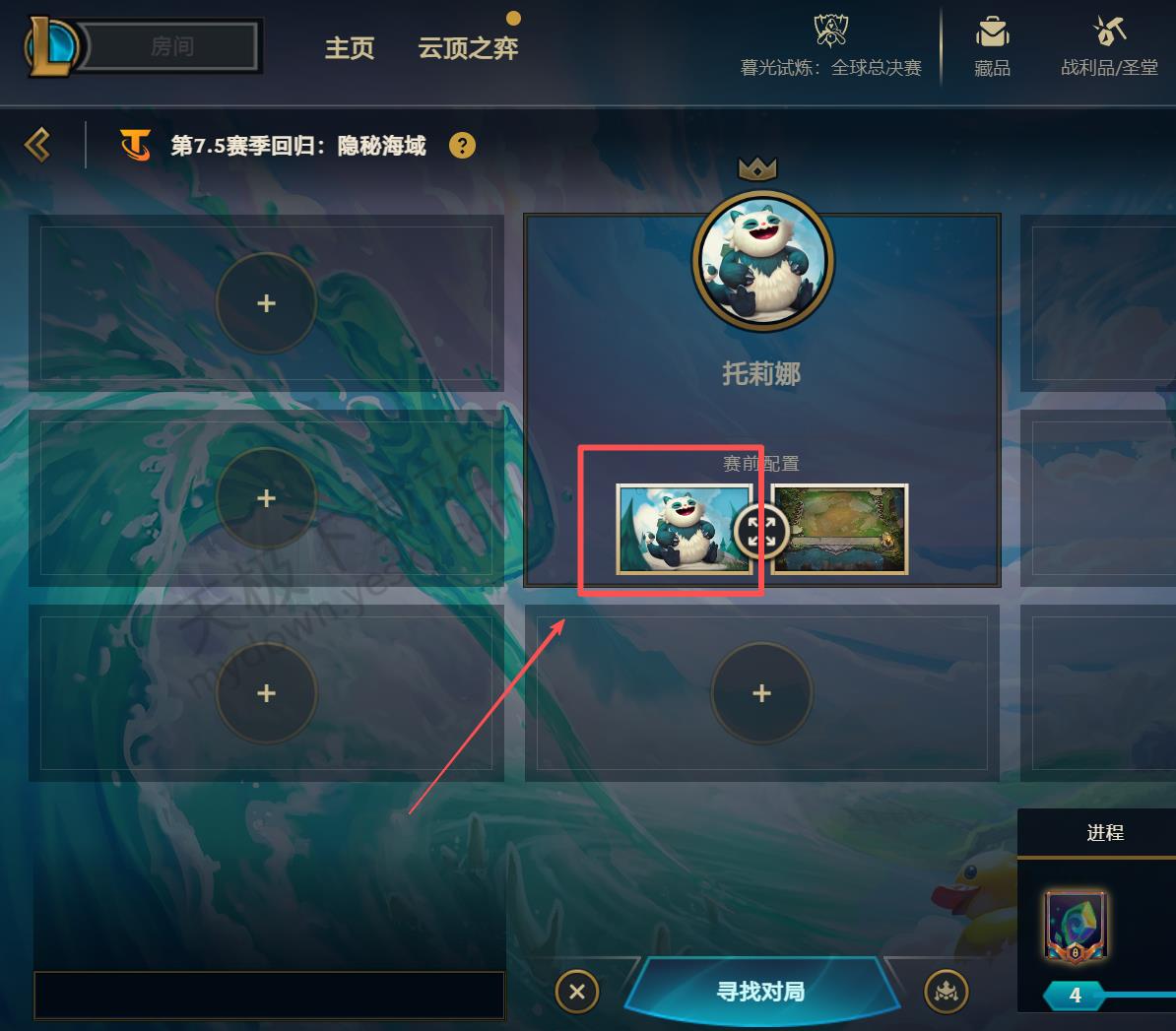This screenshot has width=1176, height=1031.
Task: Open the 藏品 collection page
Action: point(992,47)
